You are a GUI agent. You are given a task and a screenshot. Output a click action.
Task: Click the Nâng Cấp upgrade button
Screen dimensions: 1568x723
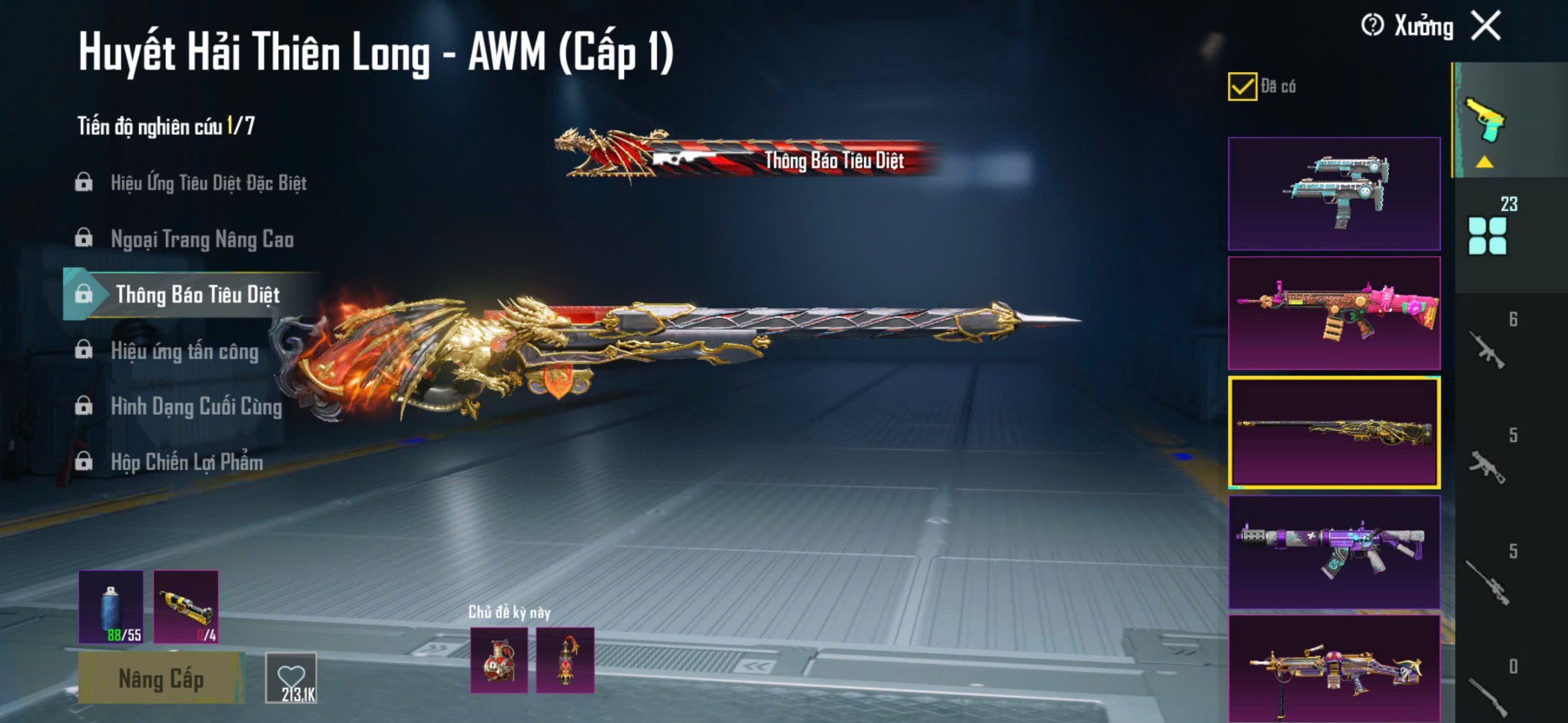coord(161,678)
